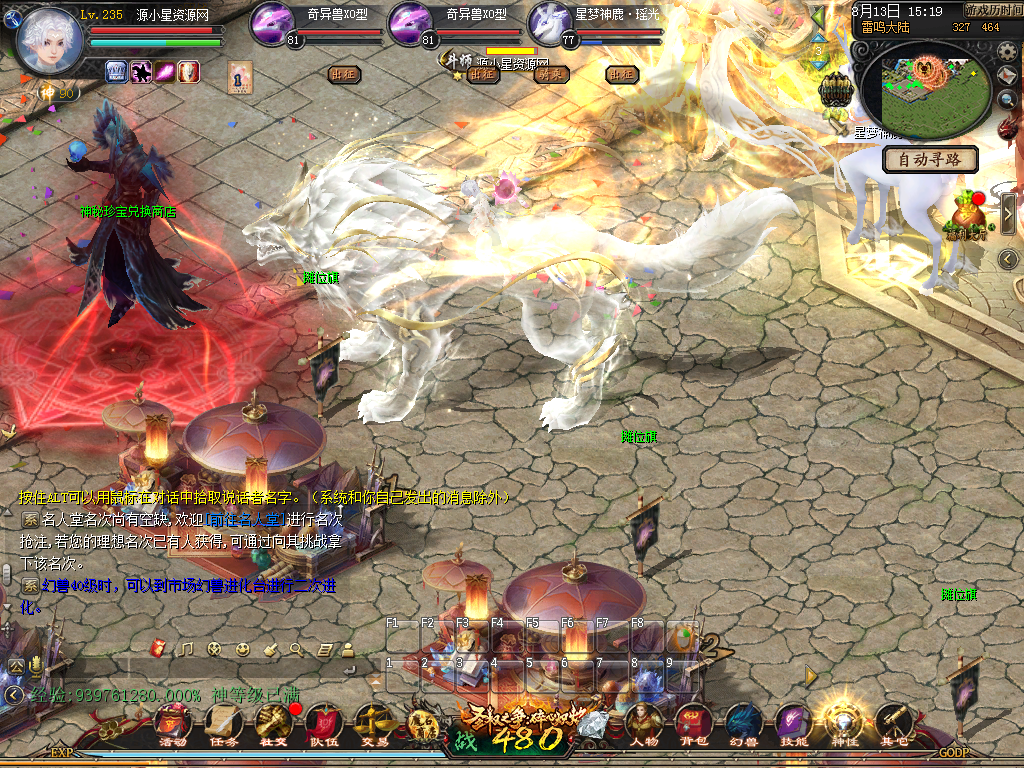Open the mail envelope icon by minimap
This screenshot has width=1024, height=768.
(x=1009, y=76)
